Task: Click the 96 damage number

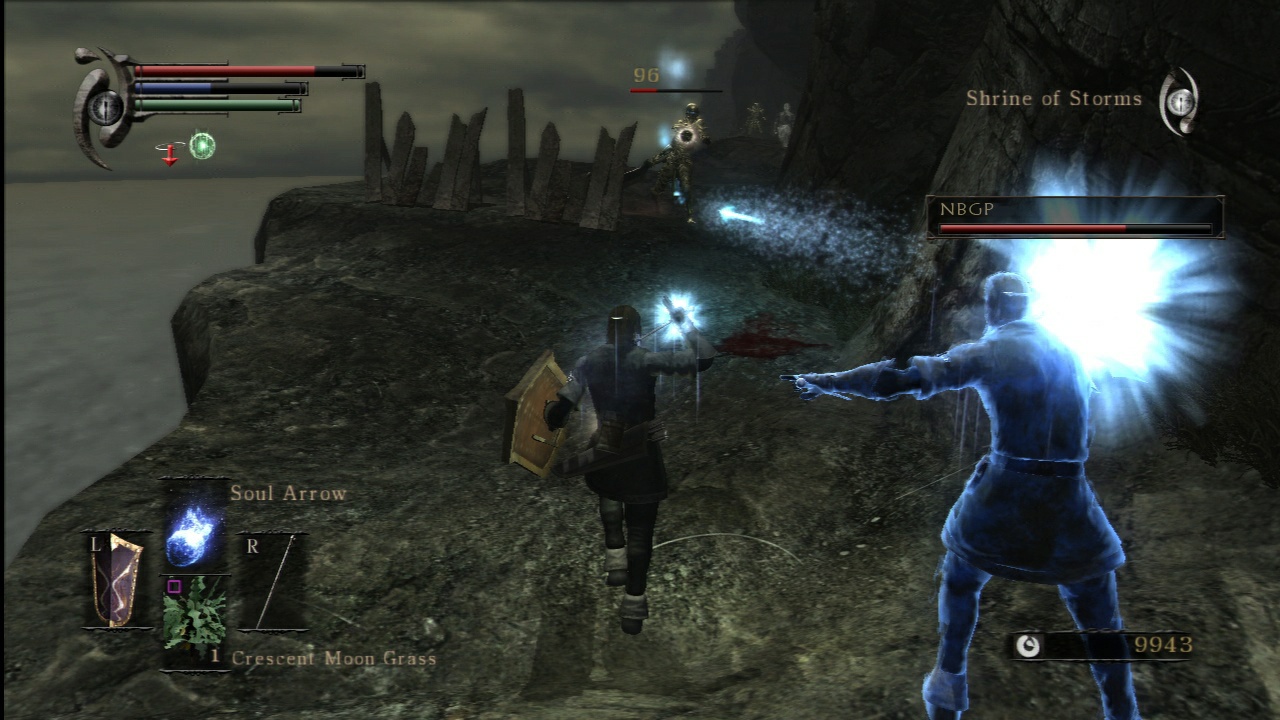Action: pyautogui.click(x=644, y=73)
